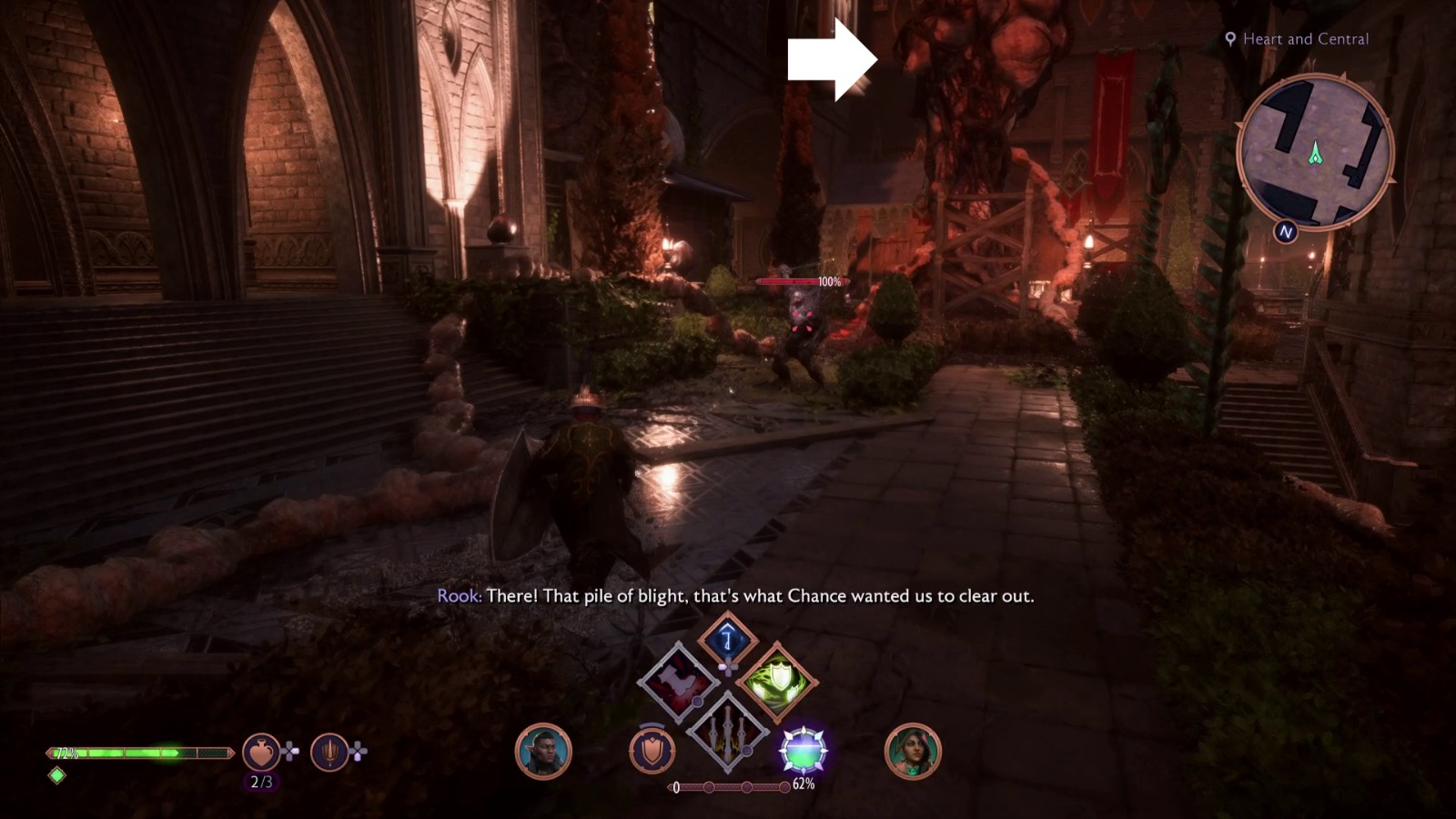Click the dagger token consumable icon
Viewport: 1456px width, 819px height.
(x=329, y=752)
